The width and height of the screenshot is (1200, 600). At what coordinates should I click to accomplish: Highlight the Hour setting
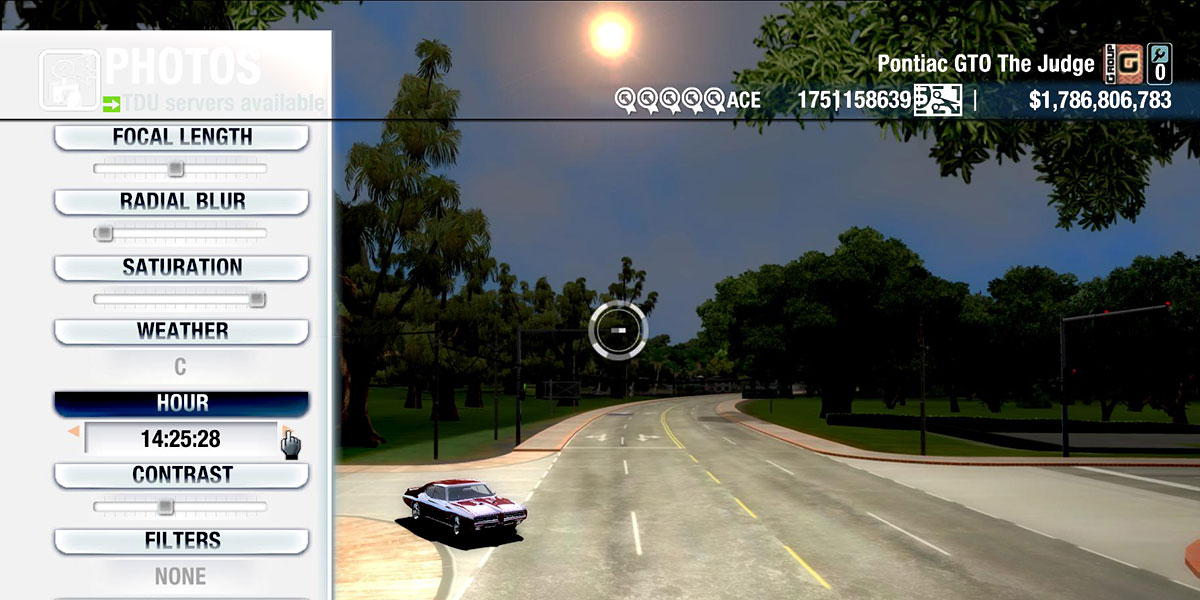(x=181, y=403)
